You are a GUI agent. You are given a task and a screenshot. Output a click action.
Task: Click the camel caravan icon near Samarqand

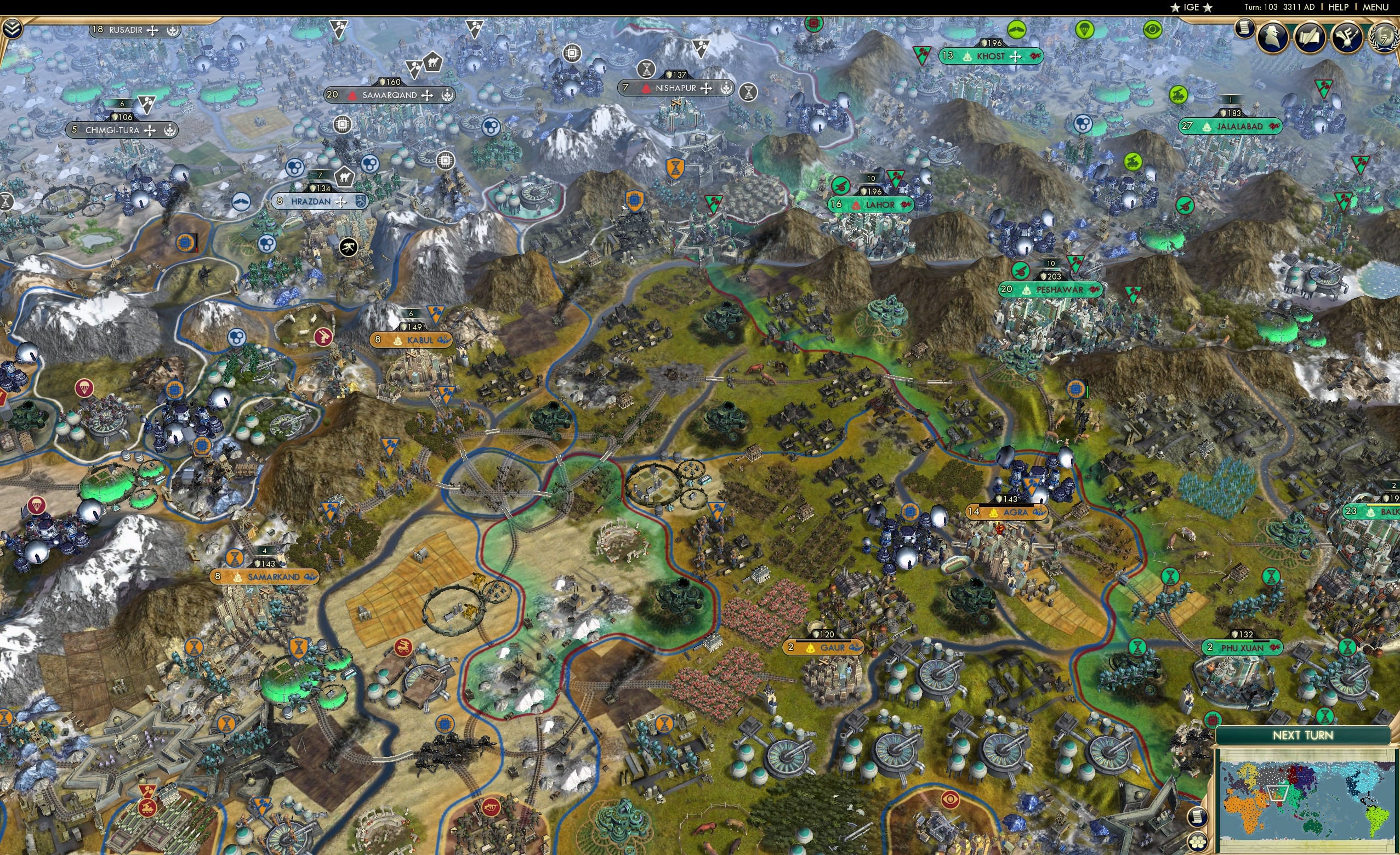click(x=432, y=64)
